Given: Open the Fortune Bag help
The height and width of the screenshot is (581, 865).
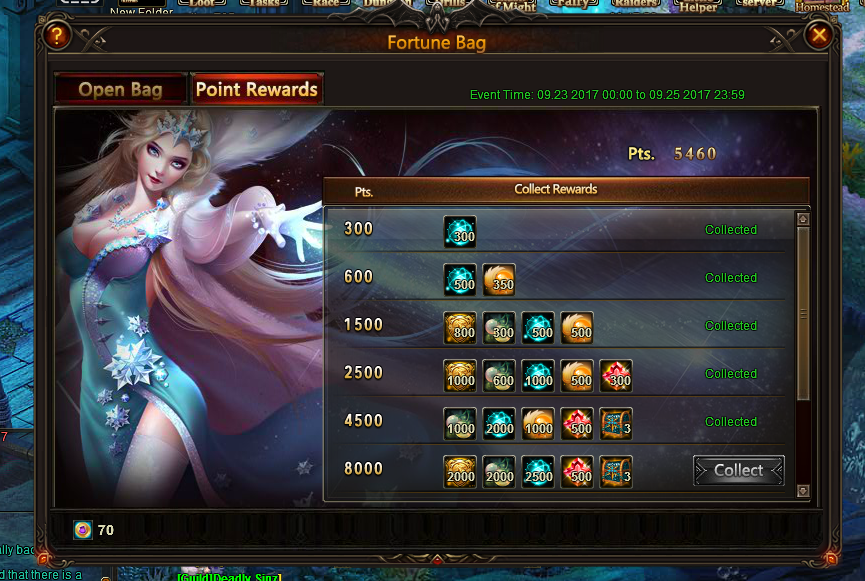Looking at the screenshot, I should (x=57, y=37).
